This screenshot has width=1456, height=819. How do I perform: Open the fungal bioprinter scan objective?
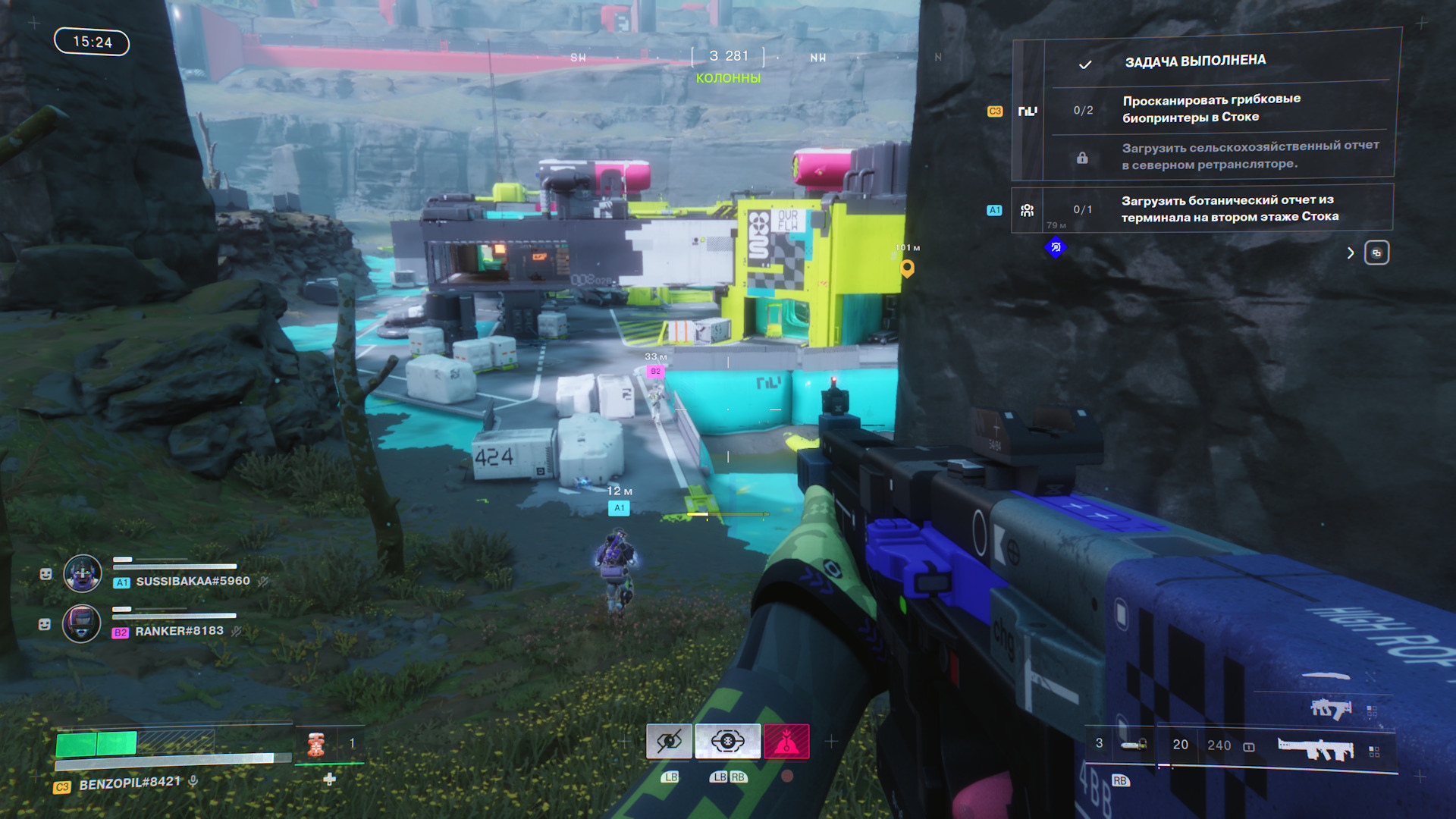(1211, 108)
